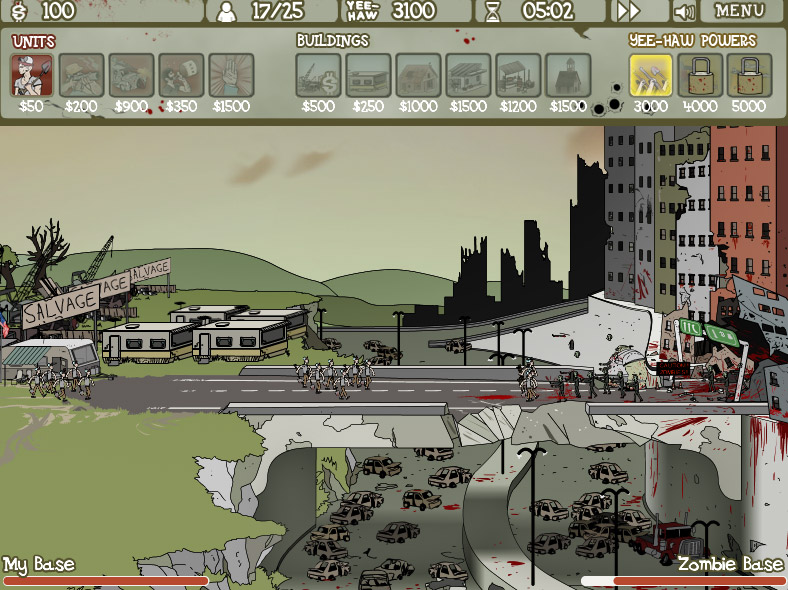Choose the $350 unit icon
788x590 pixels.
(181, 75)
